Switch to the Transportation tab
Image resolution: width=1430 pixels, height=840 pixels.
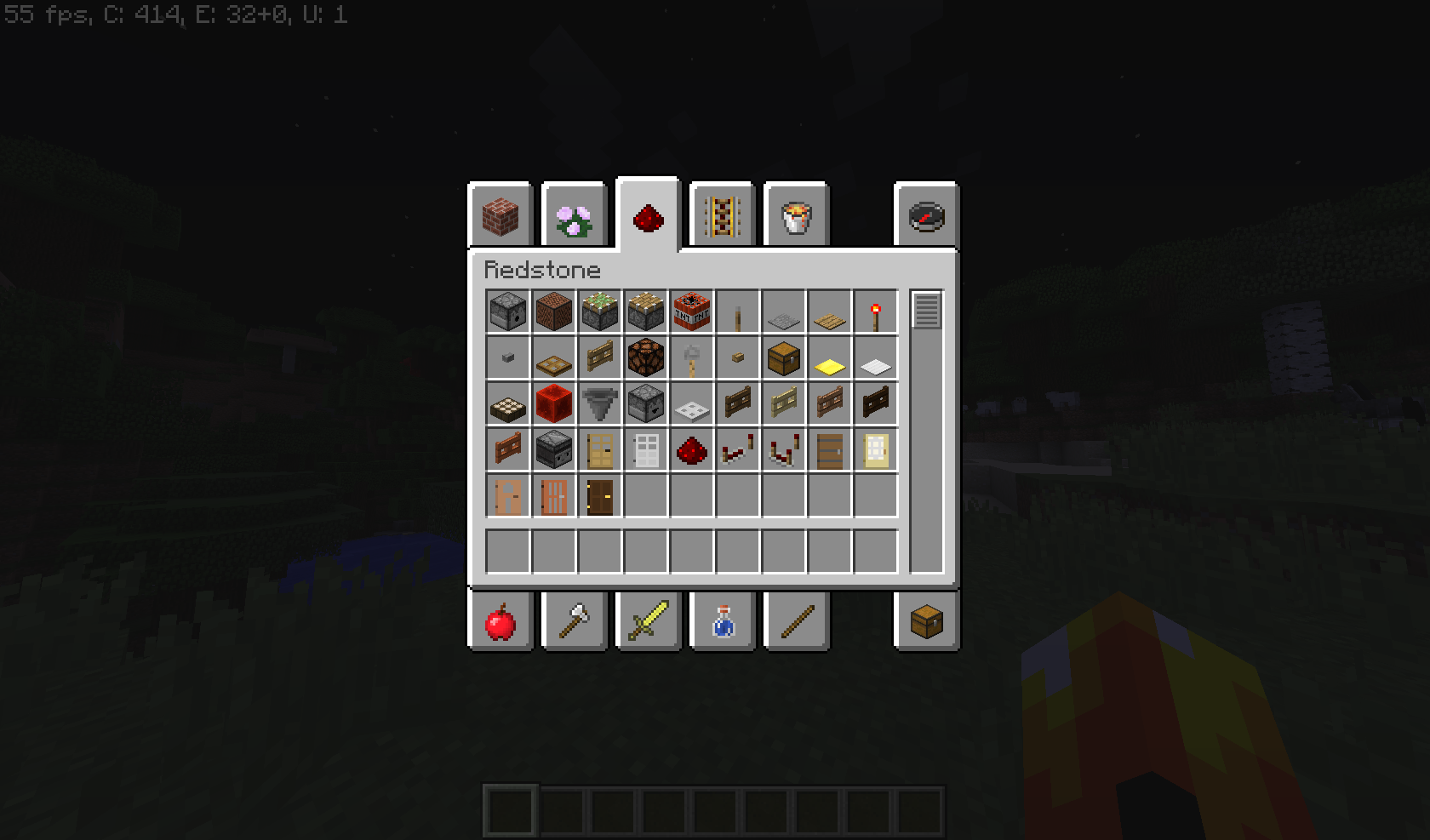(722, 215)
